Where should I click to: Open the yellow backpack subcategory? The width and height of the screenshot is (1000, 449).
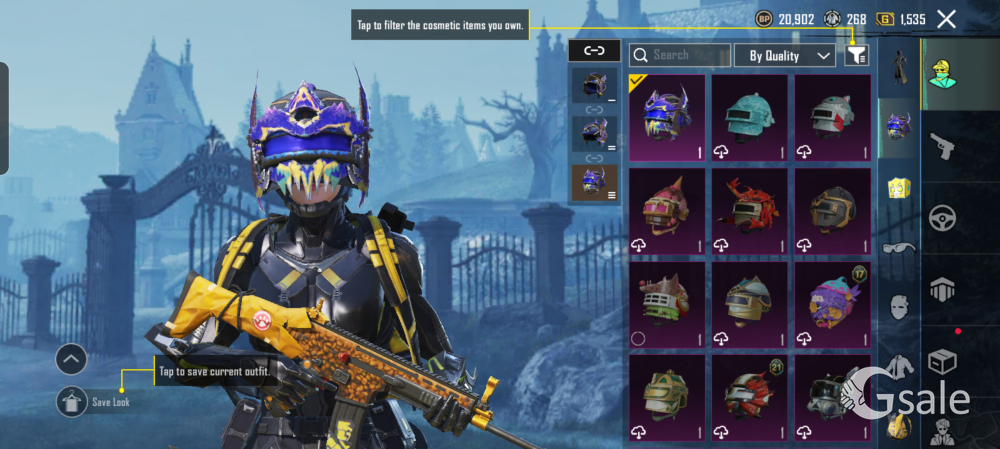coord(899,187)
